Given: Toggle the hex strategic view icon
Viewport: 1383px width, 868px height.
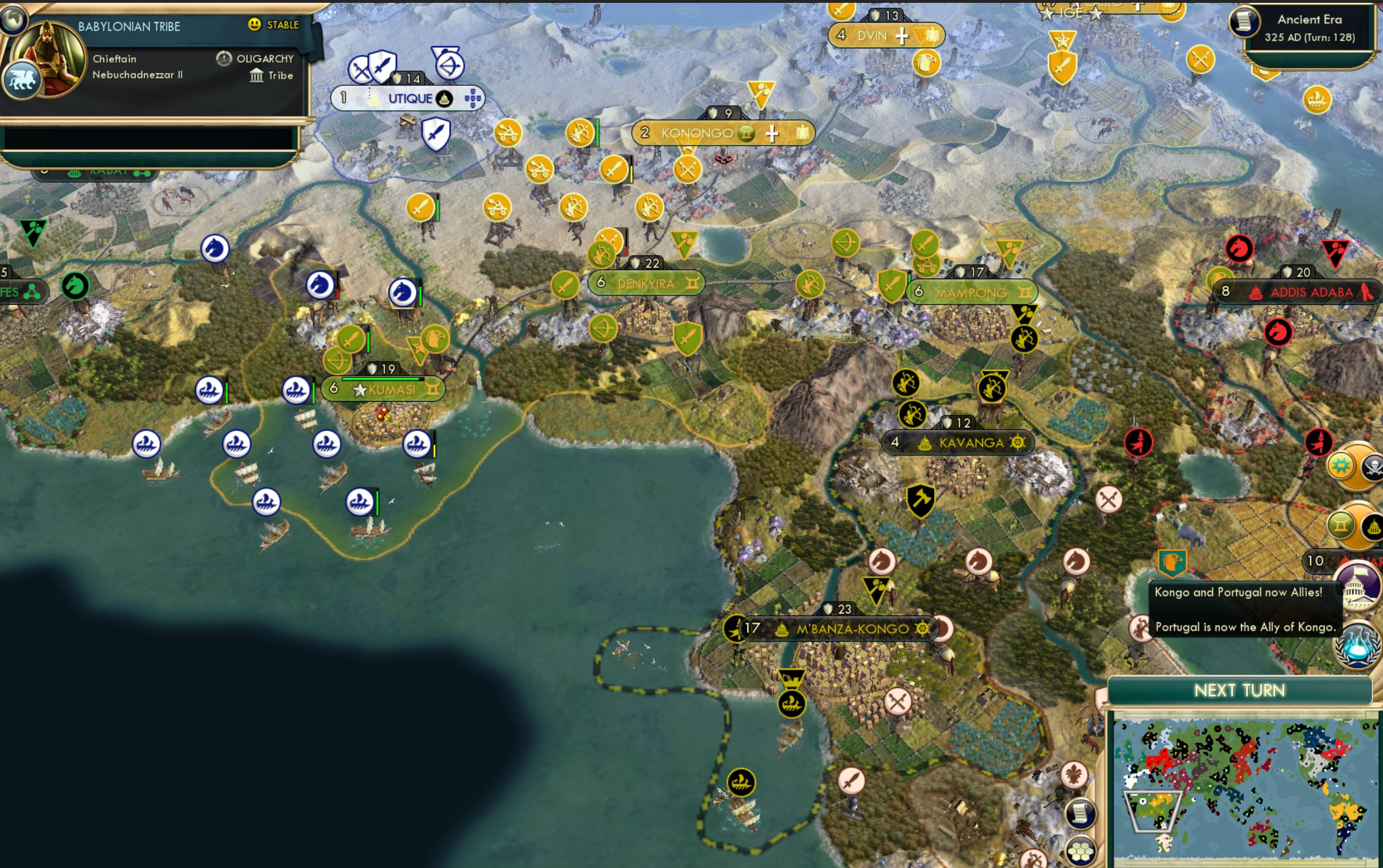Looking at the screenshot, I should point(1080,852).
